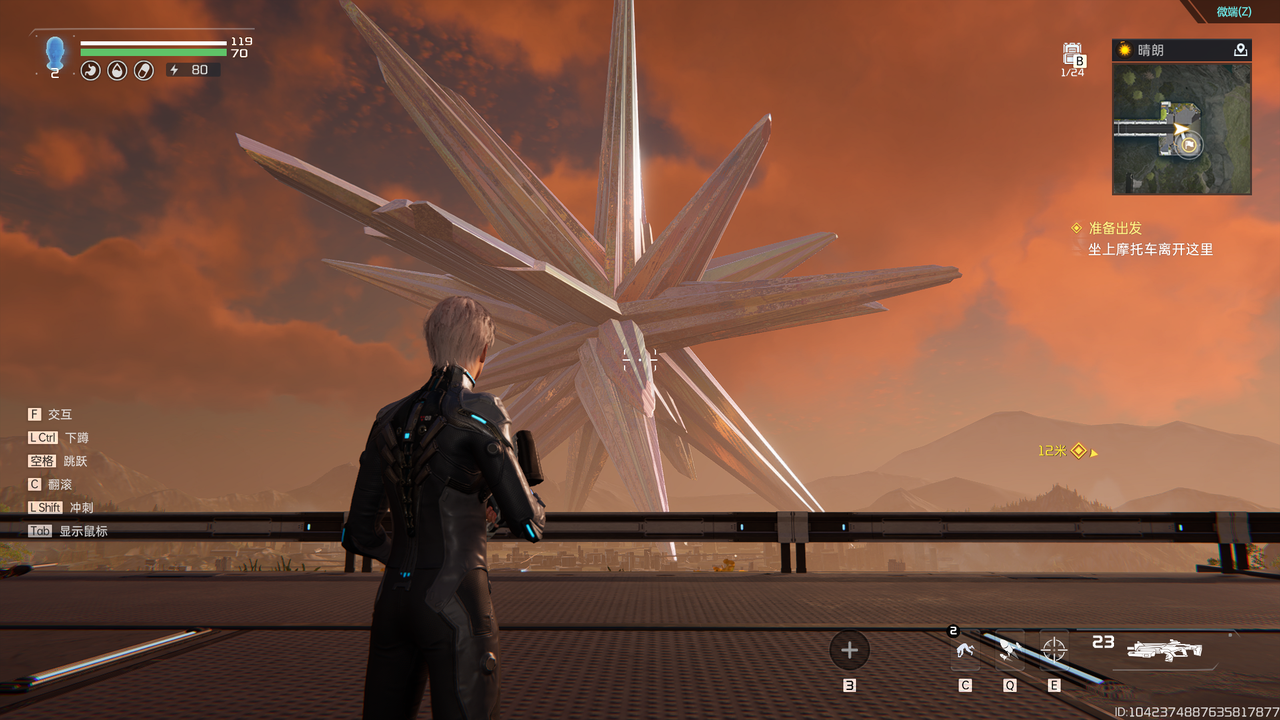
Task: Click the map locator pin above the minimap
Action: point(1240,50)
